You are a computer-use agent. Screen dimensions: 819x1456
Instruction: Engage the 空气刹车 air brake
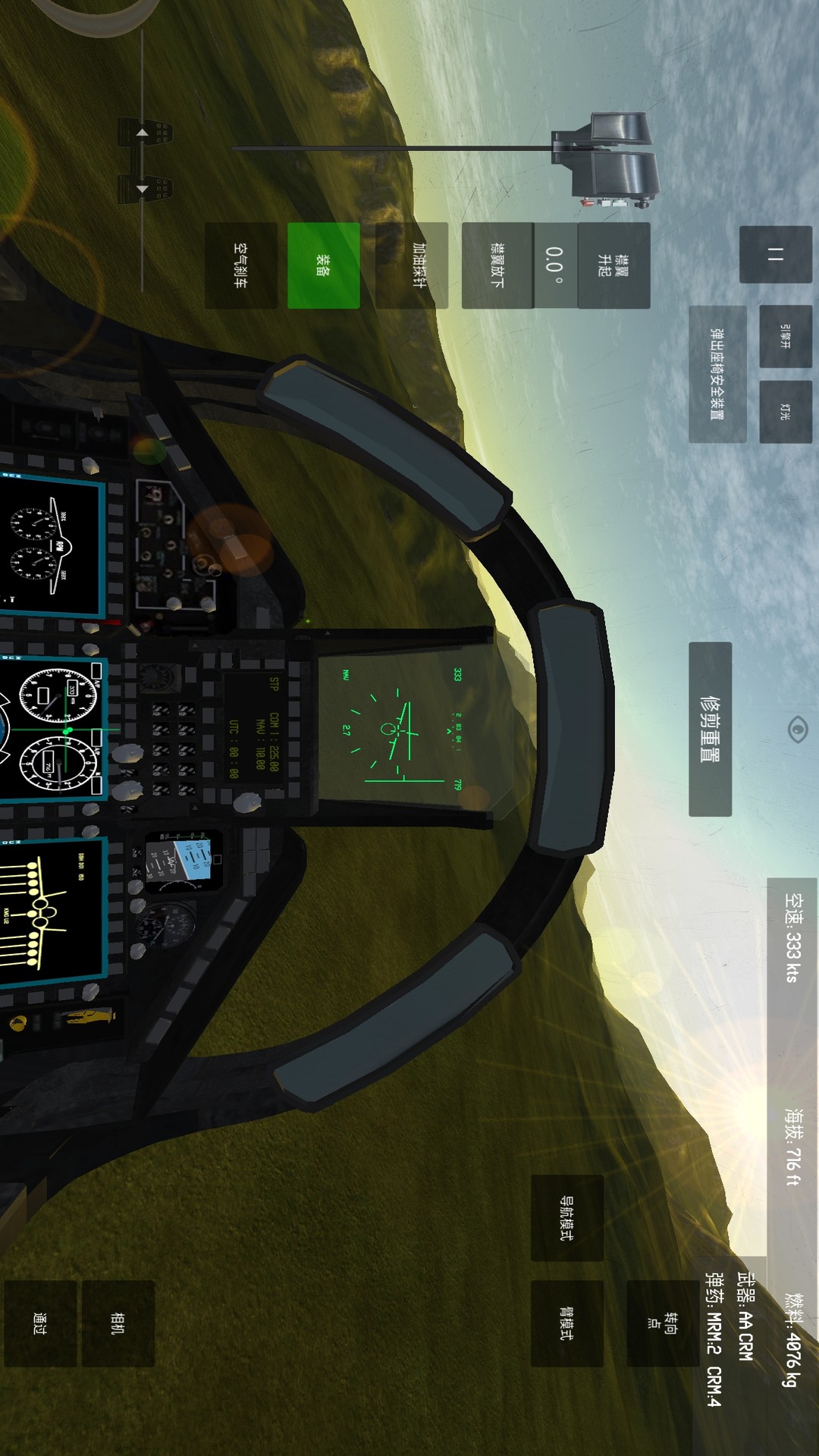(x=240, y=265)
